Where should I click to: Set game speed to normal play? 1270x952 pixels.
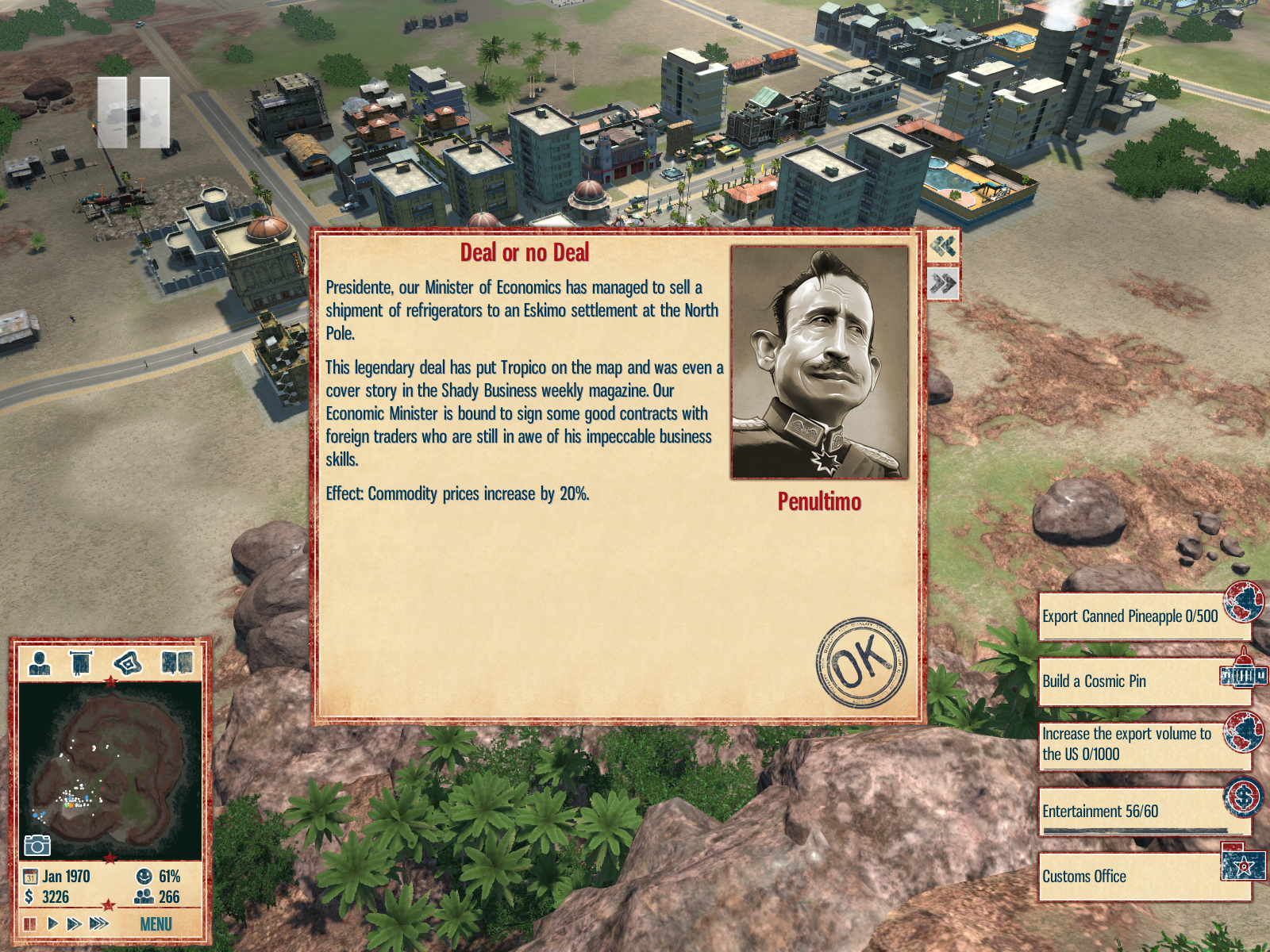[x=52, y=923]
